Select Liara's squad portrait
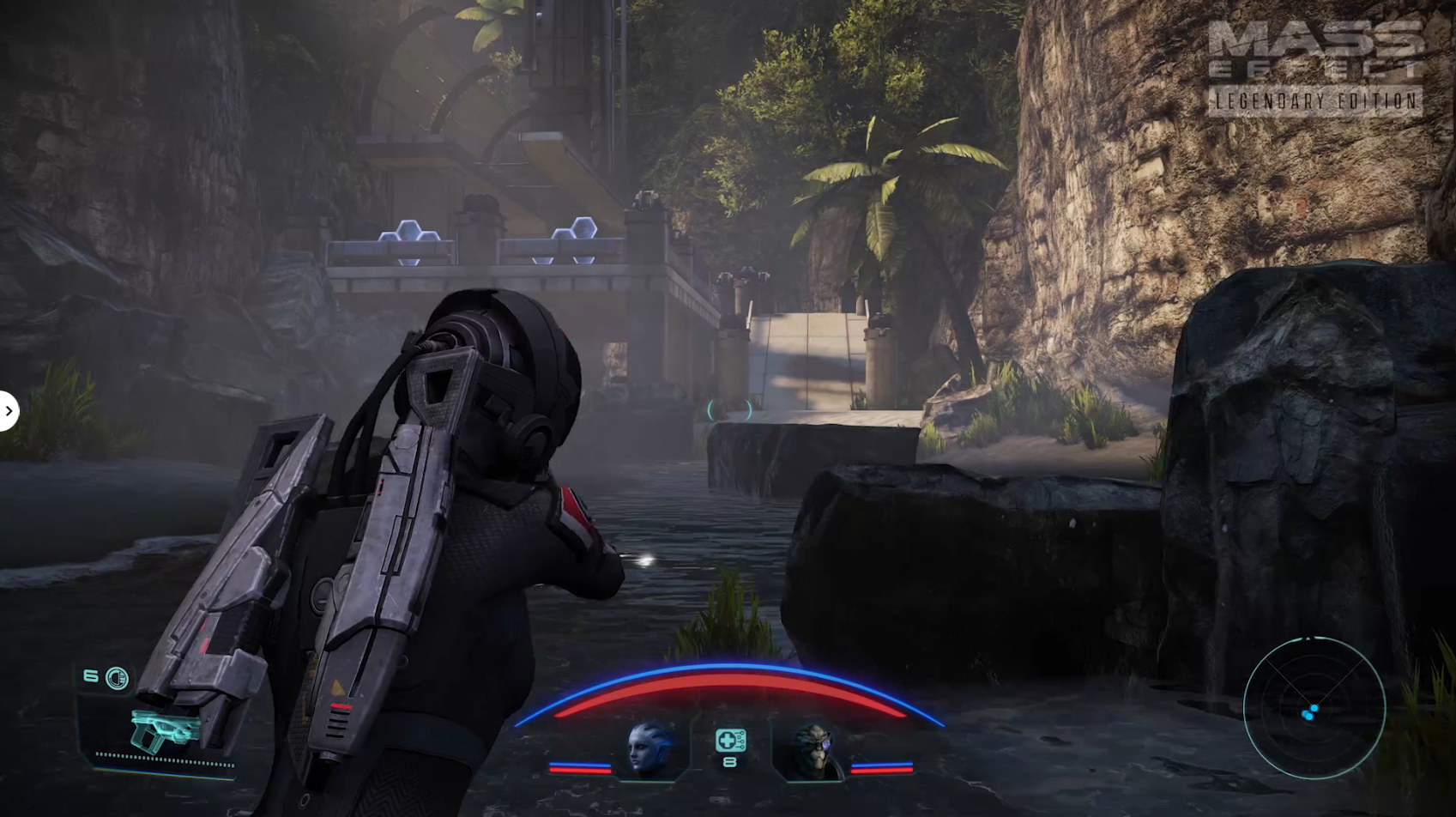 649,750
